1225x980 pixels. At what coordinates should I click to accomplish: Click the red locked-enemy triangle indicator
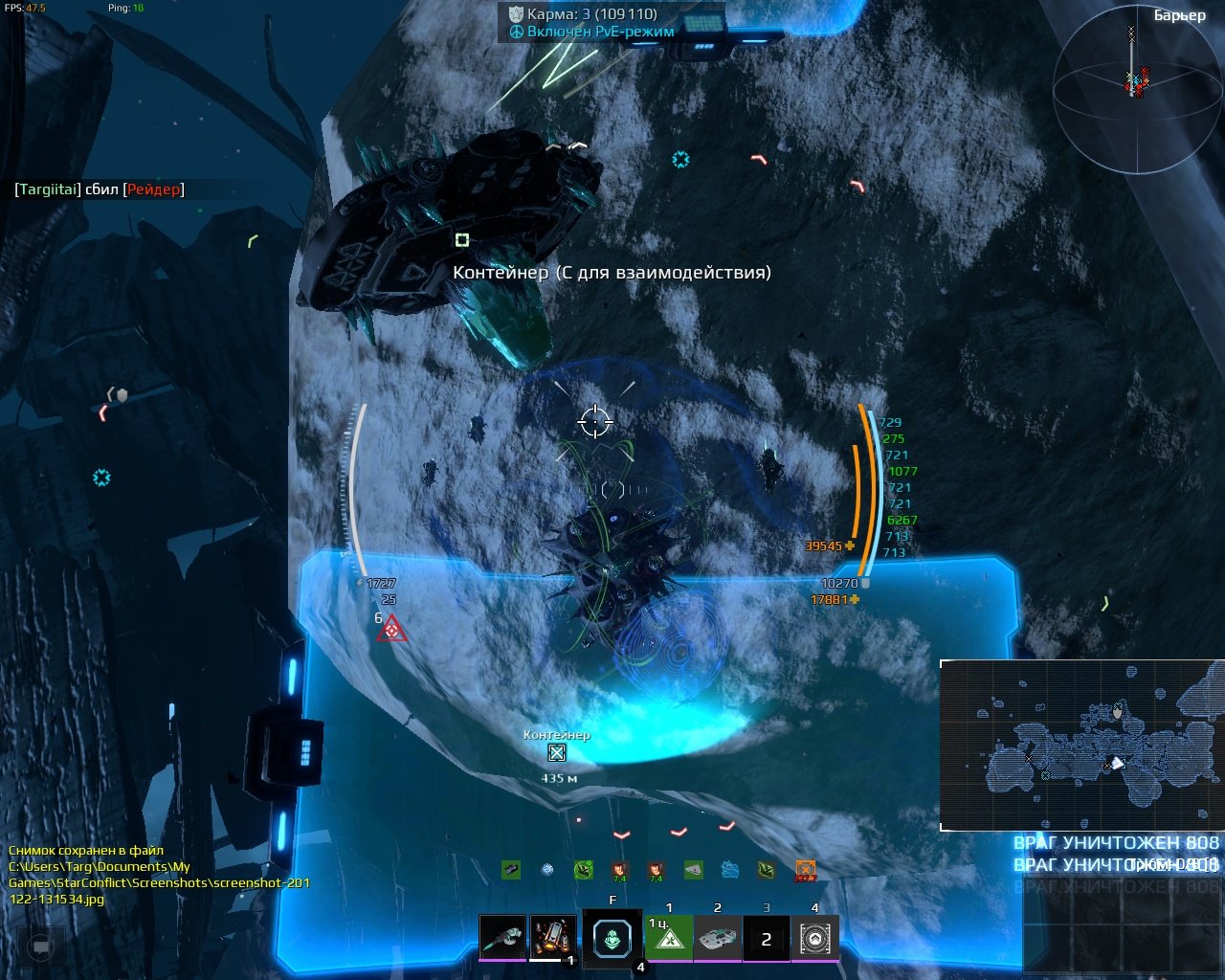pos(390,630)
